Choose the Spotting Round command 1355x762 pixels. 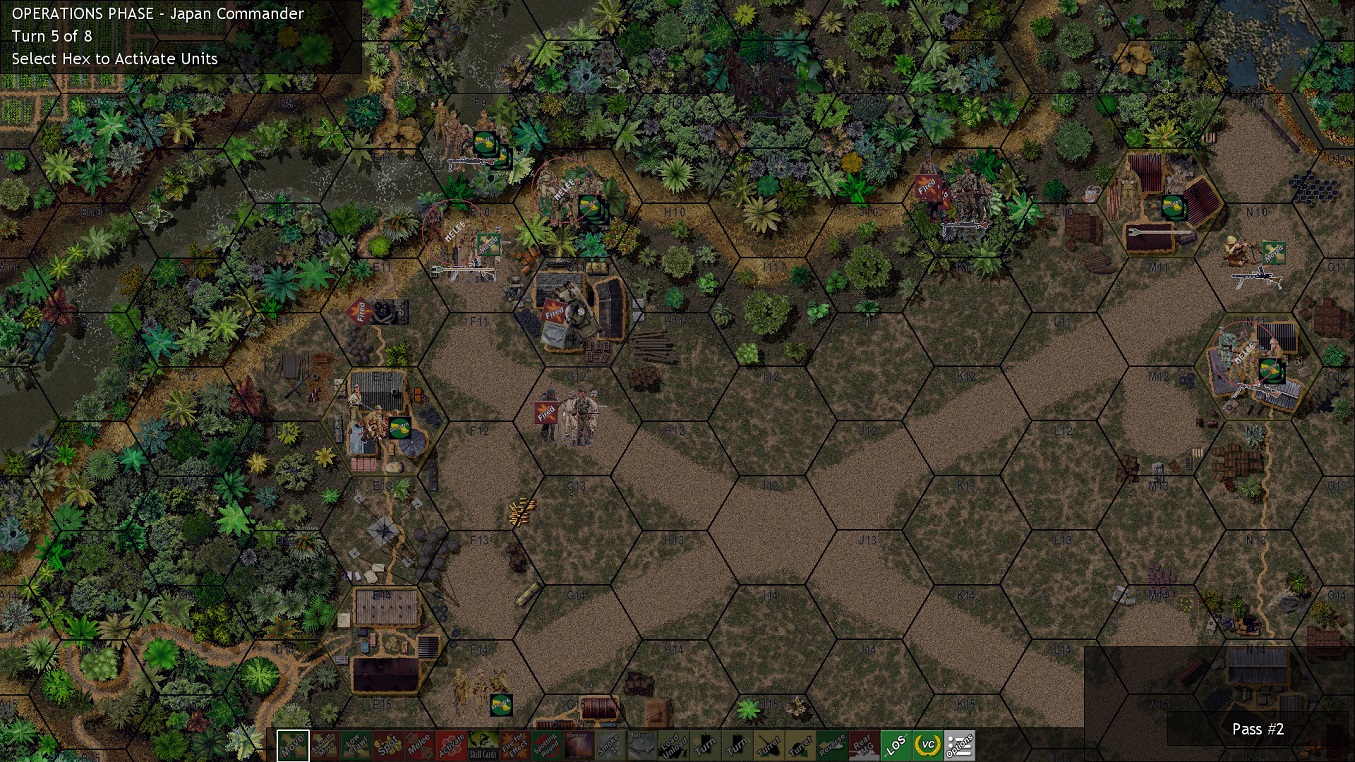pos(545,744)
